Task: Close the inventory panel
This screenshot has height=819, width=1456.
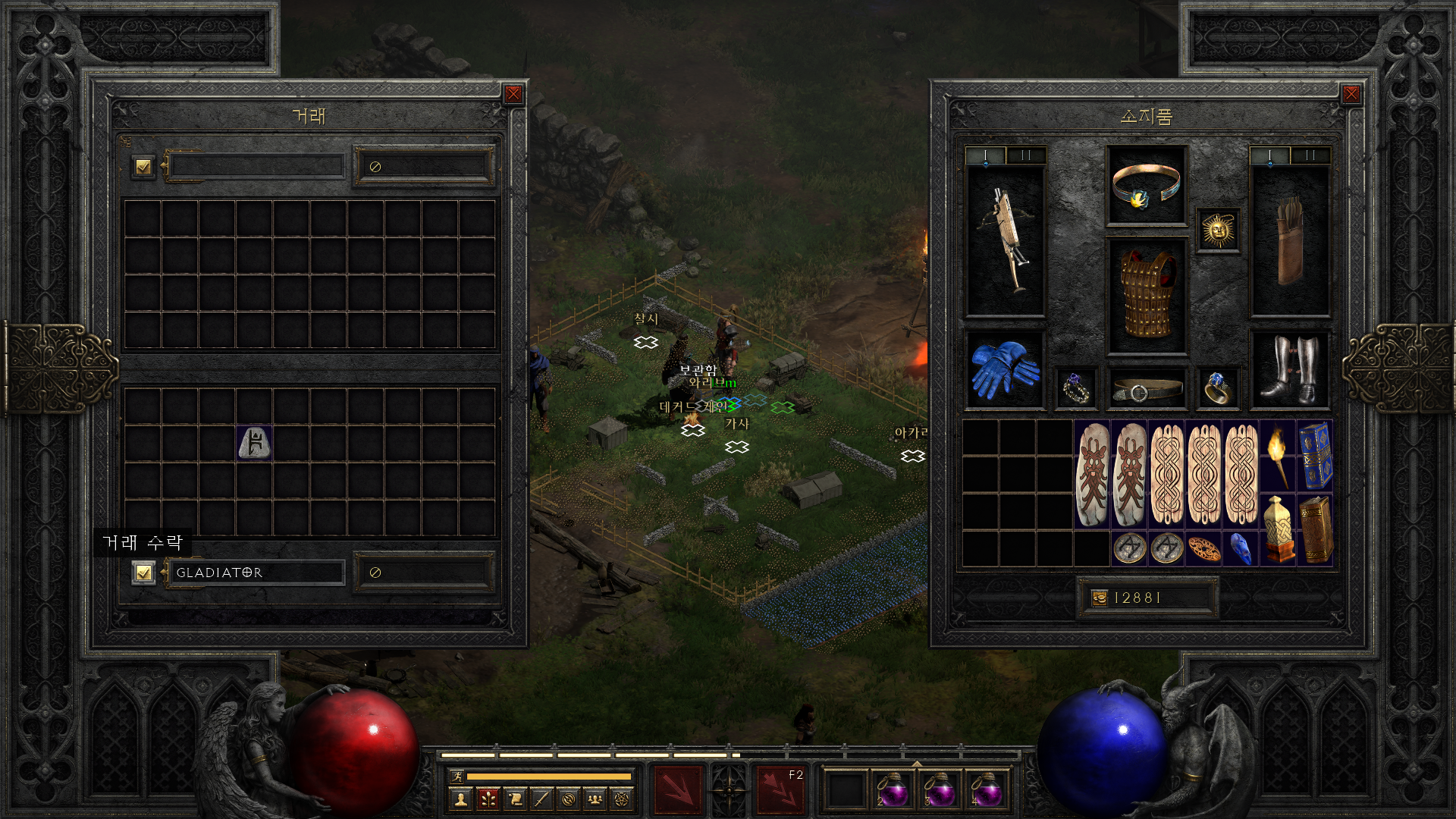Action: pyautogui.click(x=1351, y=94)
